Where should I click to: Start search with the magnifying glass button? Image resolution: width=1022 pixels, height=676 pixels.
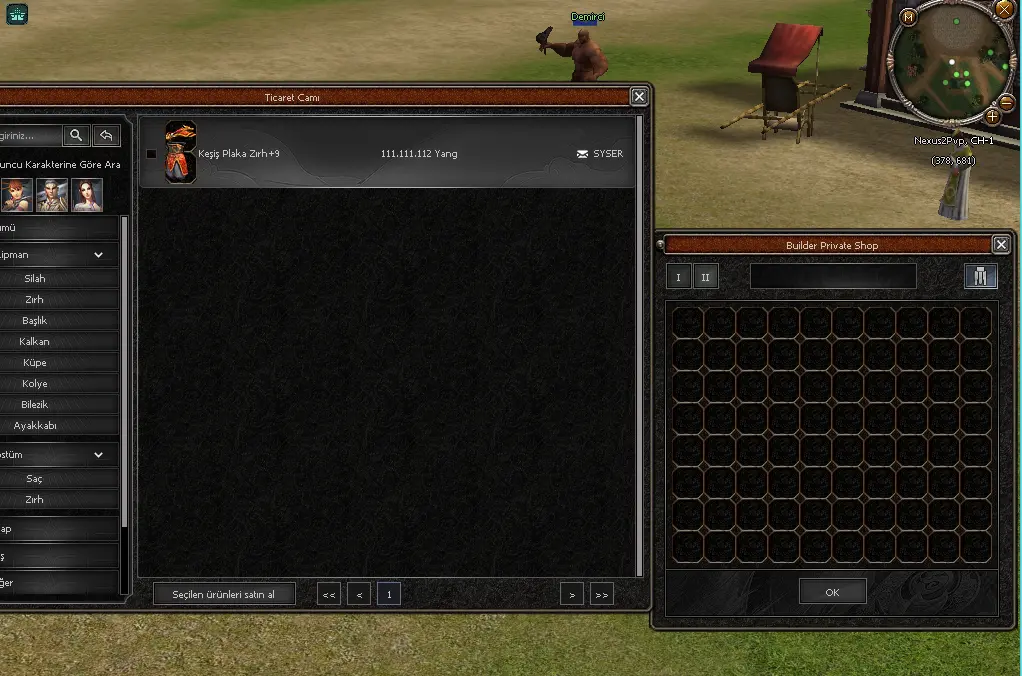pos(76,135)
